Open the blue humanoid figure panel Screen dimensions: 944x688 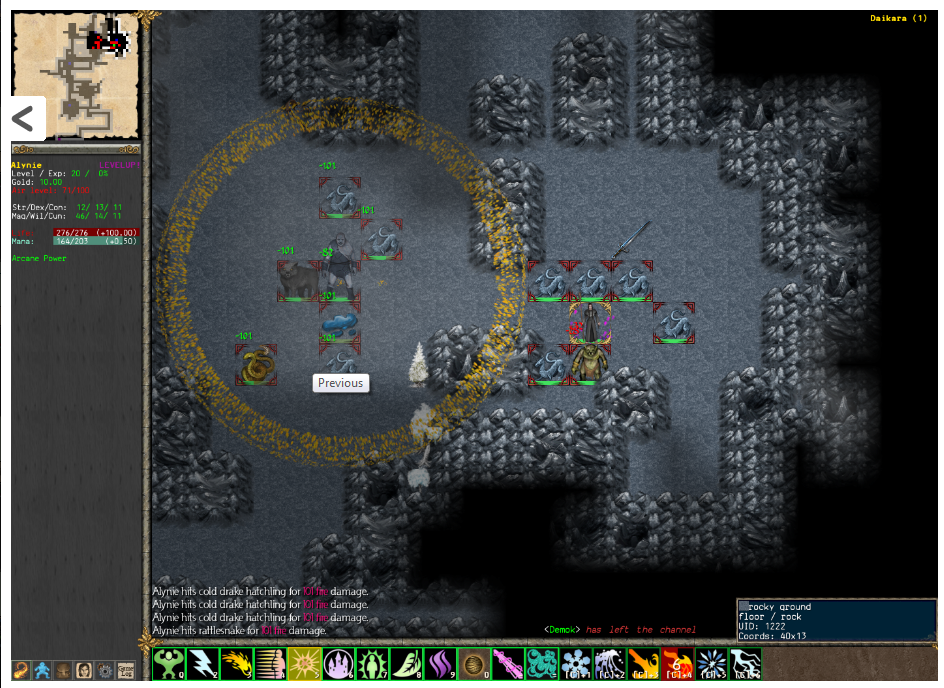click(43, 669)
